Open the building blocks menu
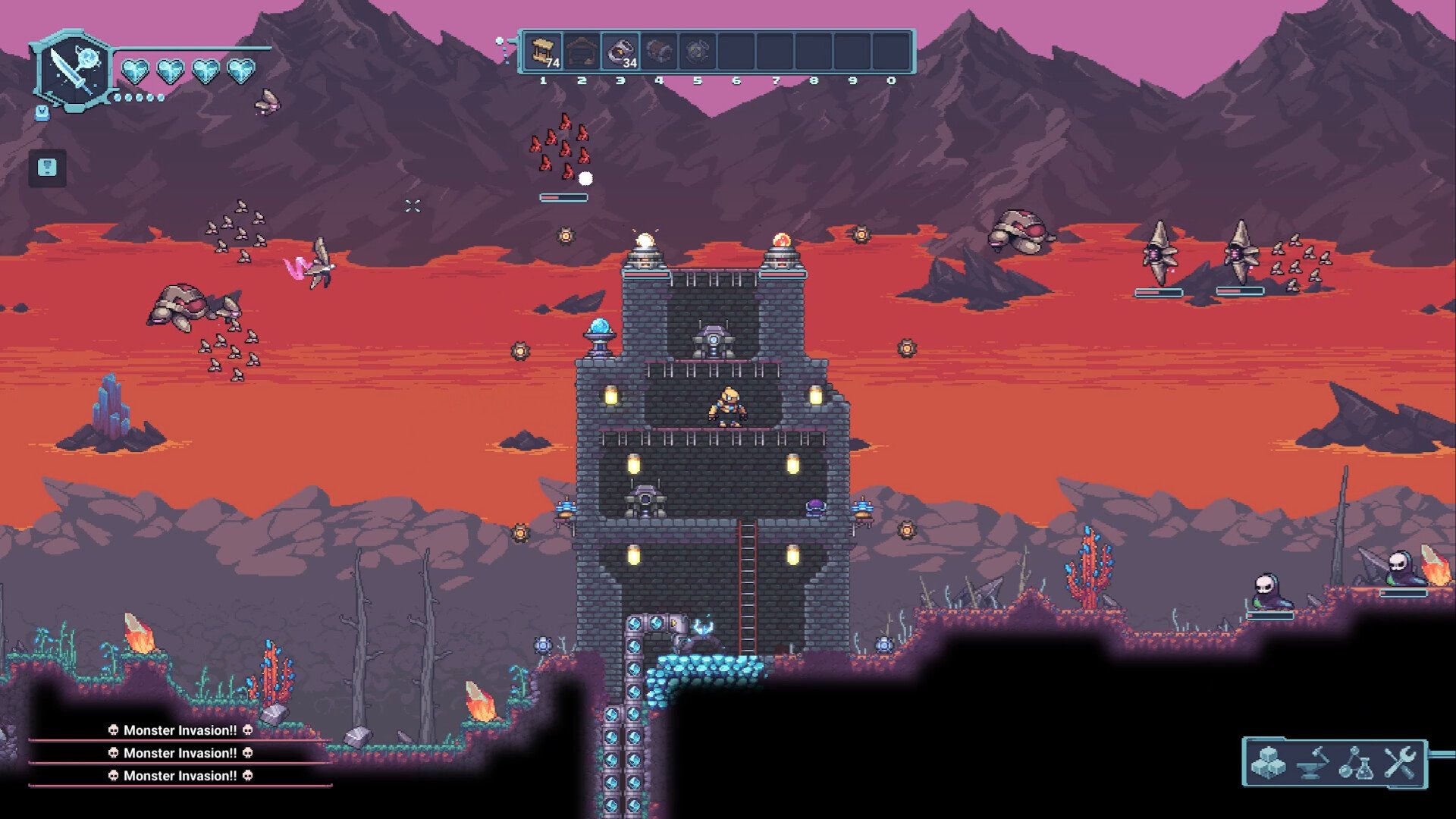Screen dimensions: 1456x819 pyautogui.click(x=1269, y=763)
